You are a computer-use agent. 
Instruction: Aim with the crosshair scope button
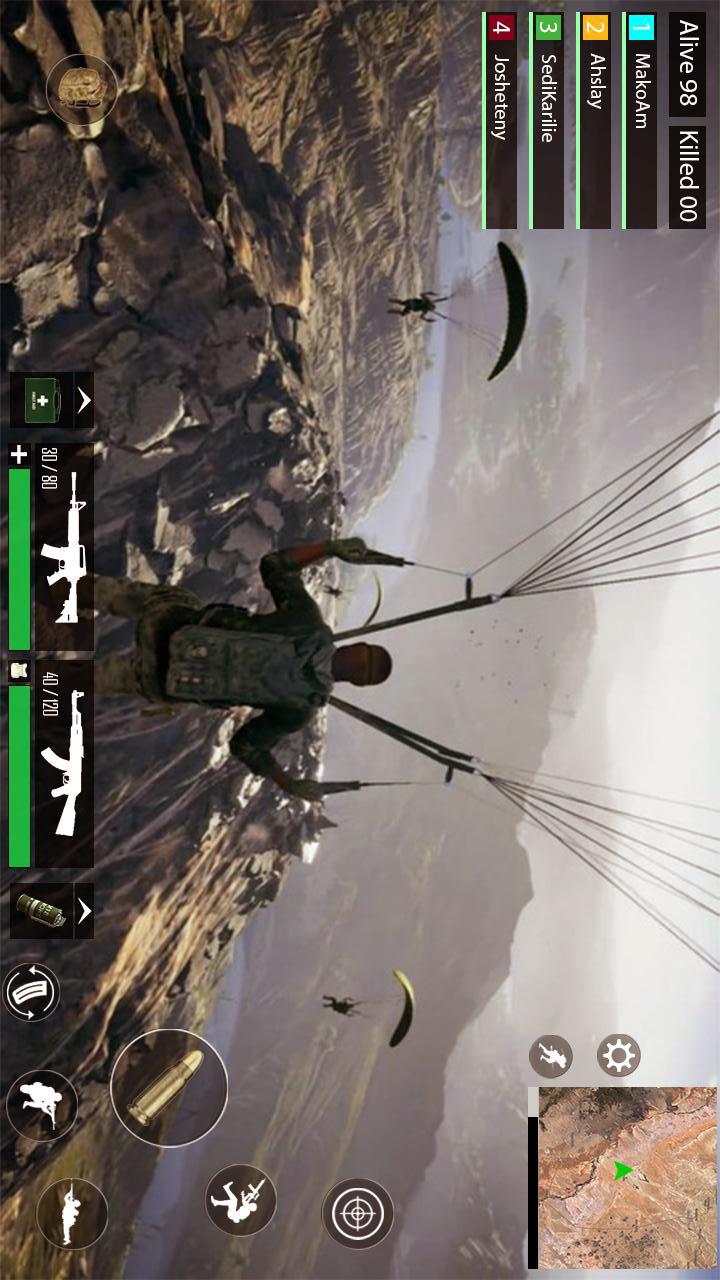[x=357, y=1213]
